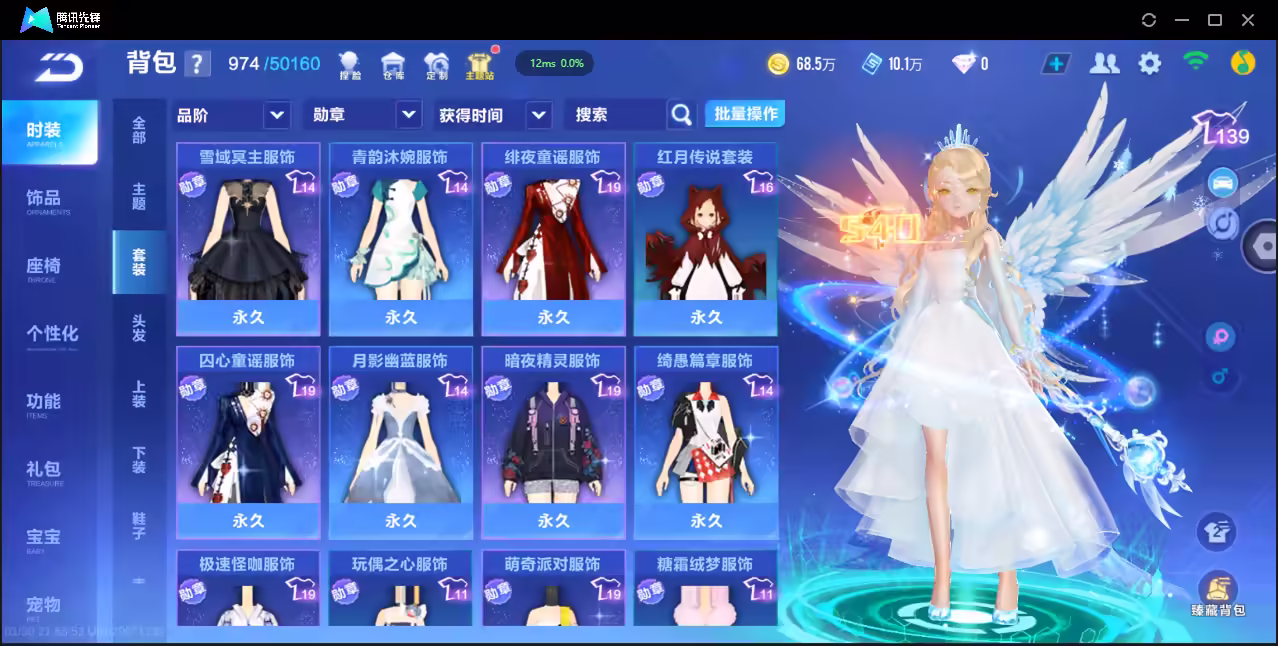Go back with the top-left arrow

[x=60, y=66]
